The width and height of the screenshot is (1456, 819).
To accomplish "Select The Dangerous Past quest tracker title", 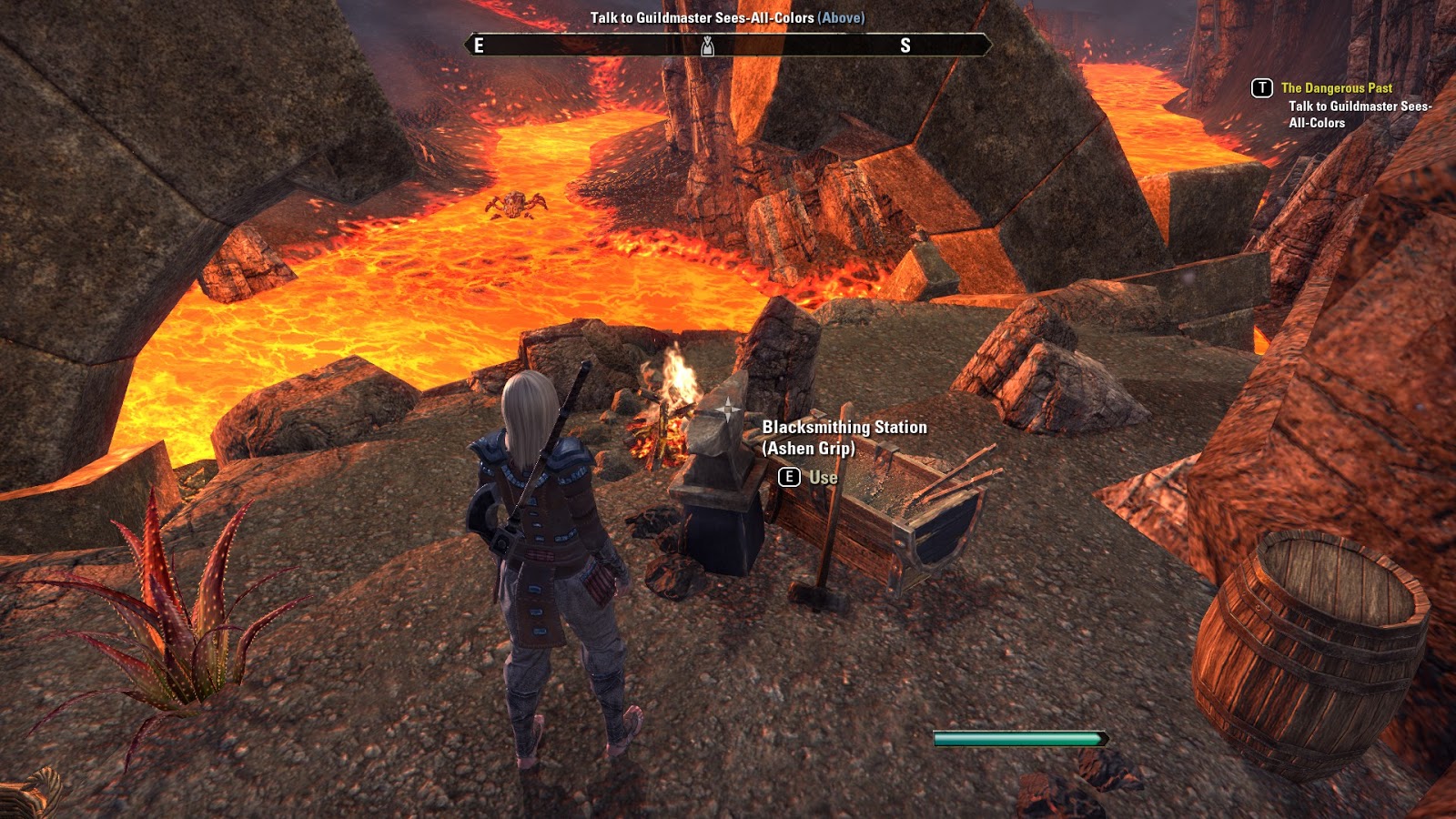I will click(1336, 88).
